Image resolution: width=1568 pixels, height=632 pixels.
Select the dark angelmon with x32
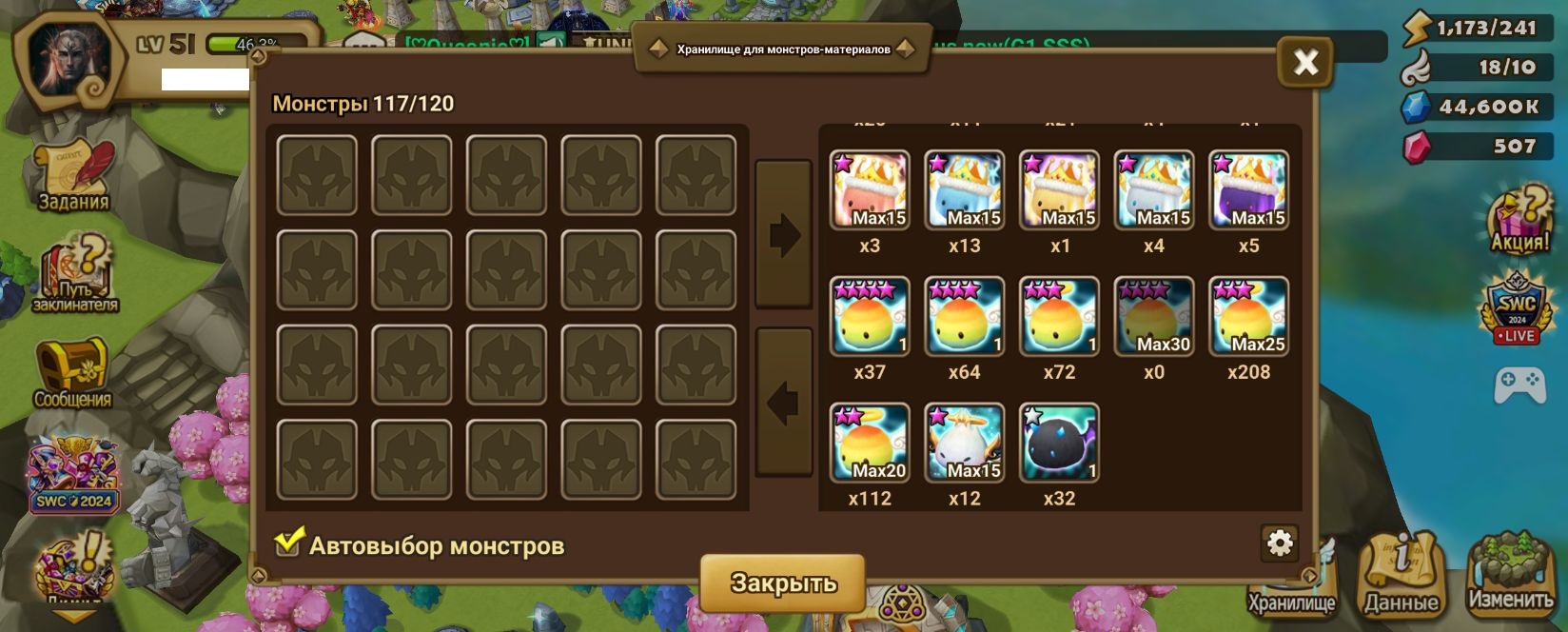1059,443
